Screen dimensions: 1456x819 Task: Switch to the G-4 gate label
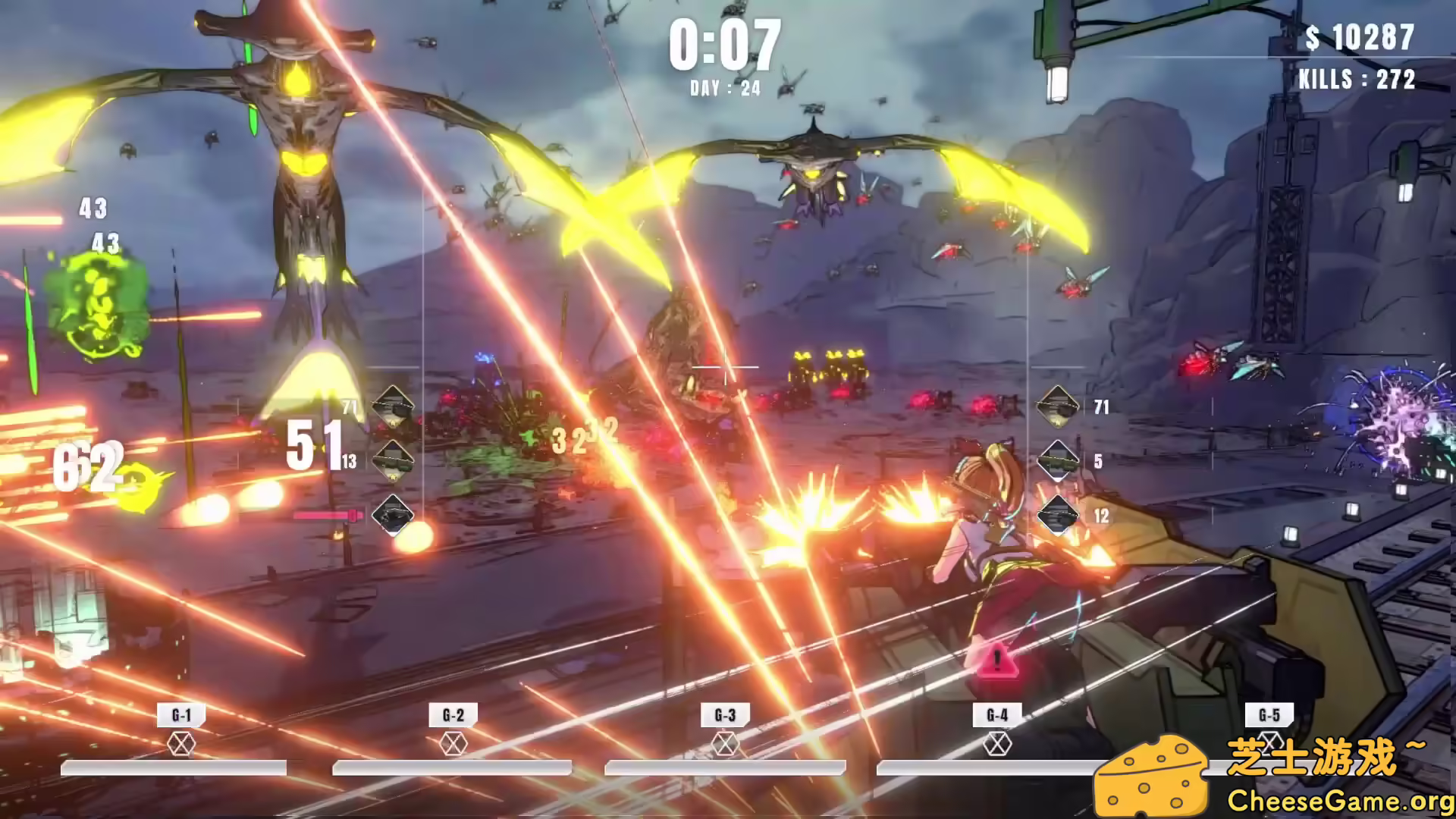click(x=997, y=715)
